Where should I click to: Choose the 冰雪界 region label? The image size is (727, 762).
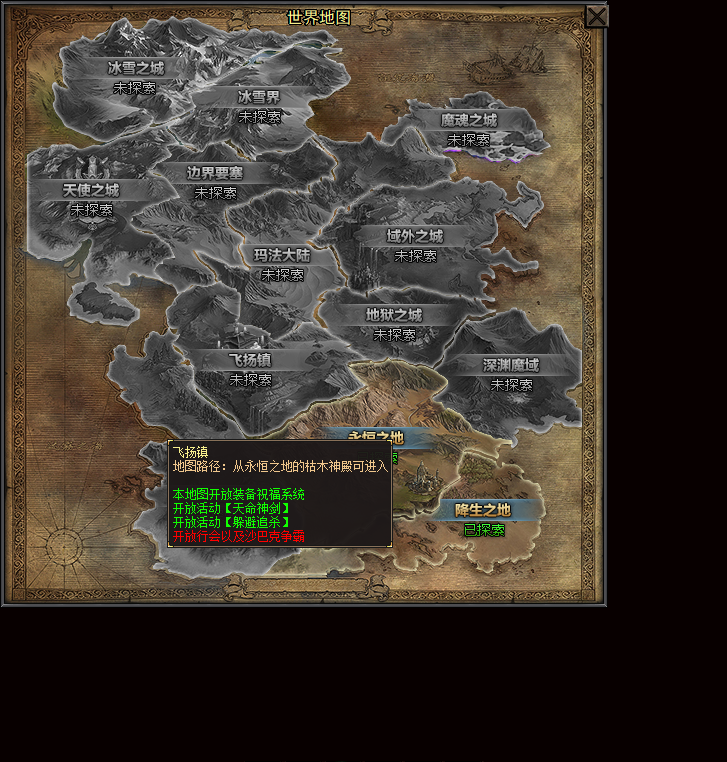(x=259, y=97)
